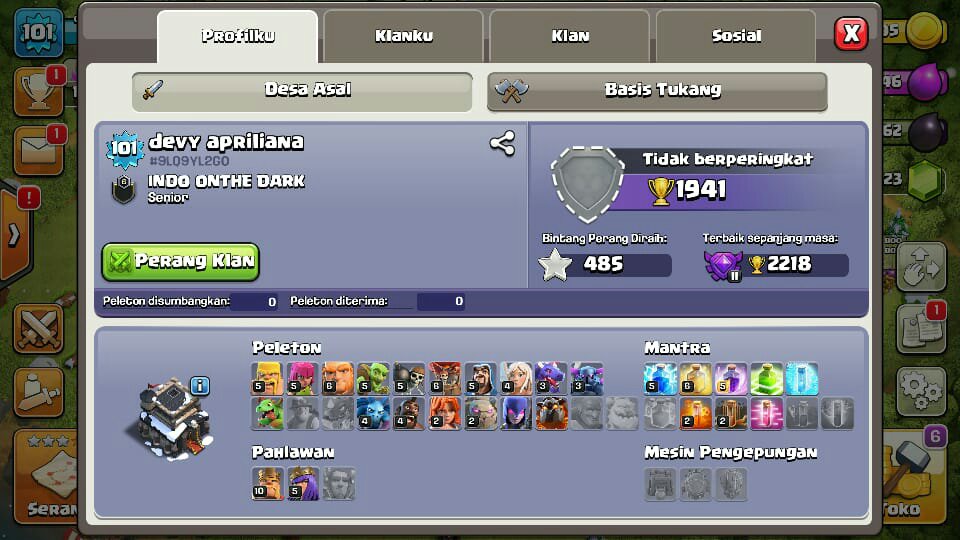960x540 pixels.
Task: Share the player profile
Action: [x=502, y=143]
